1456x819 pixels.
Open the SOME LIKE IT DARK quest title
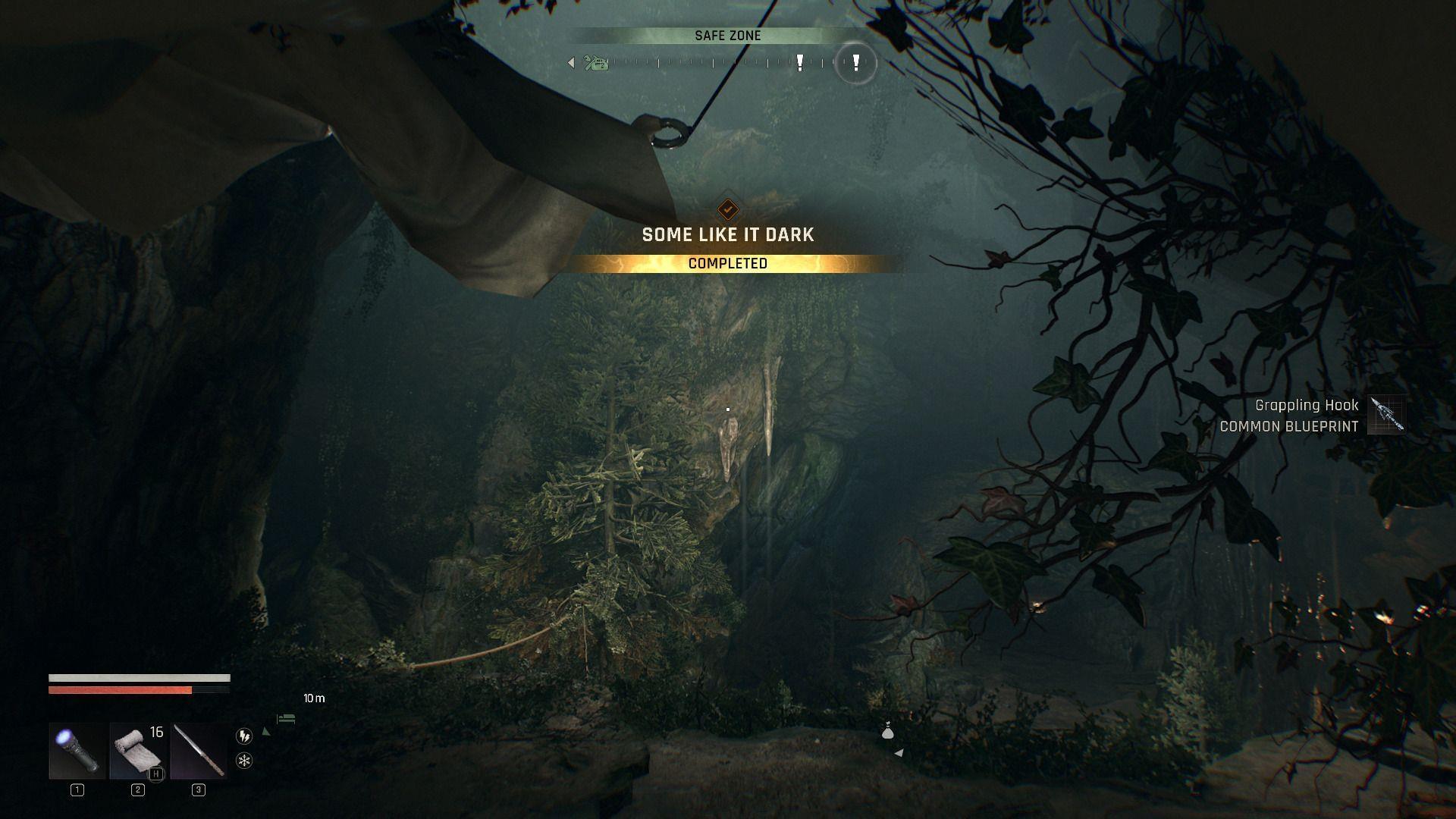click(727, 234)
